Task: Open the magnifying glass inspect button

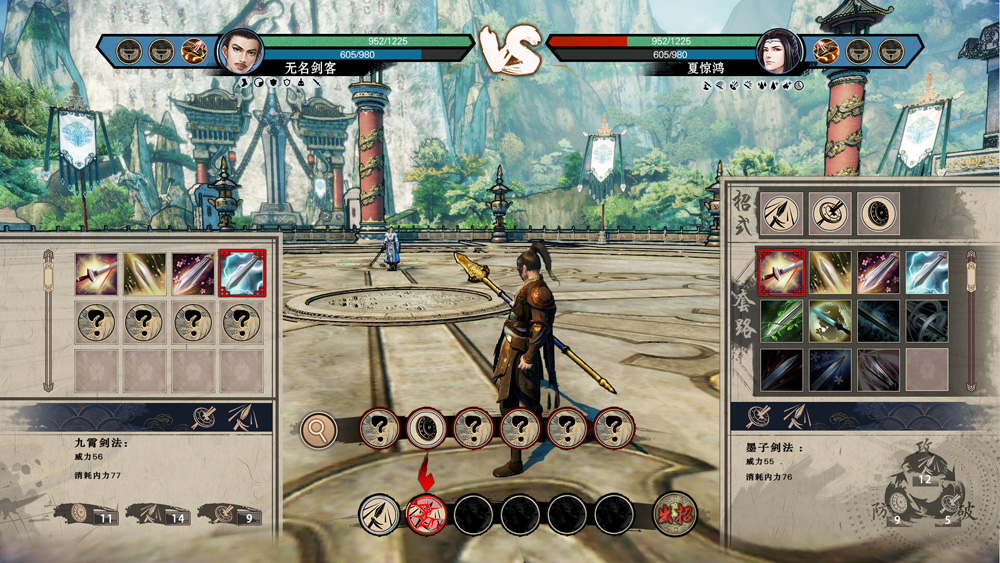Action: pyautogui.click(x=319, y=430)
